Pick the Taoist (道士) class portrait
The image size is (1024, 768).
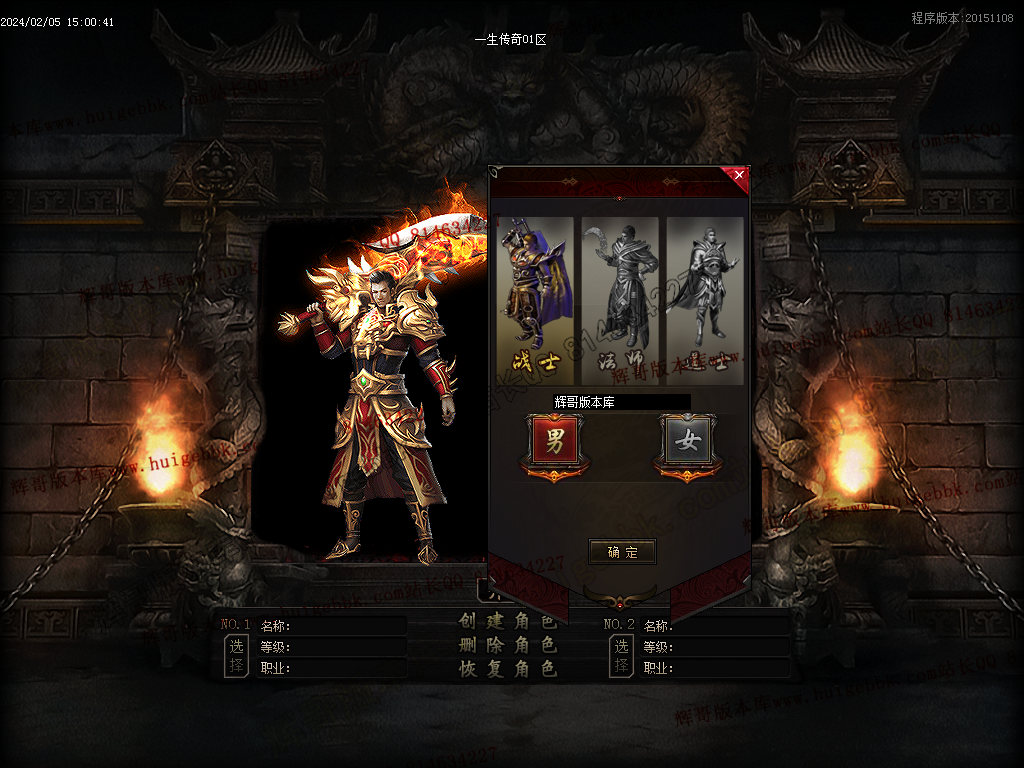705,300
